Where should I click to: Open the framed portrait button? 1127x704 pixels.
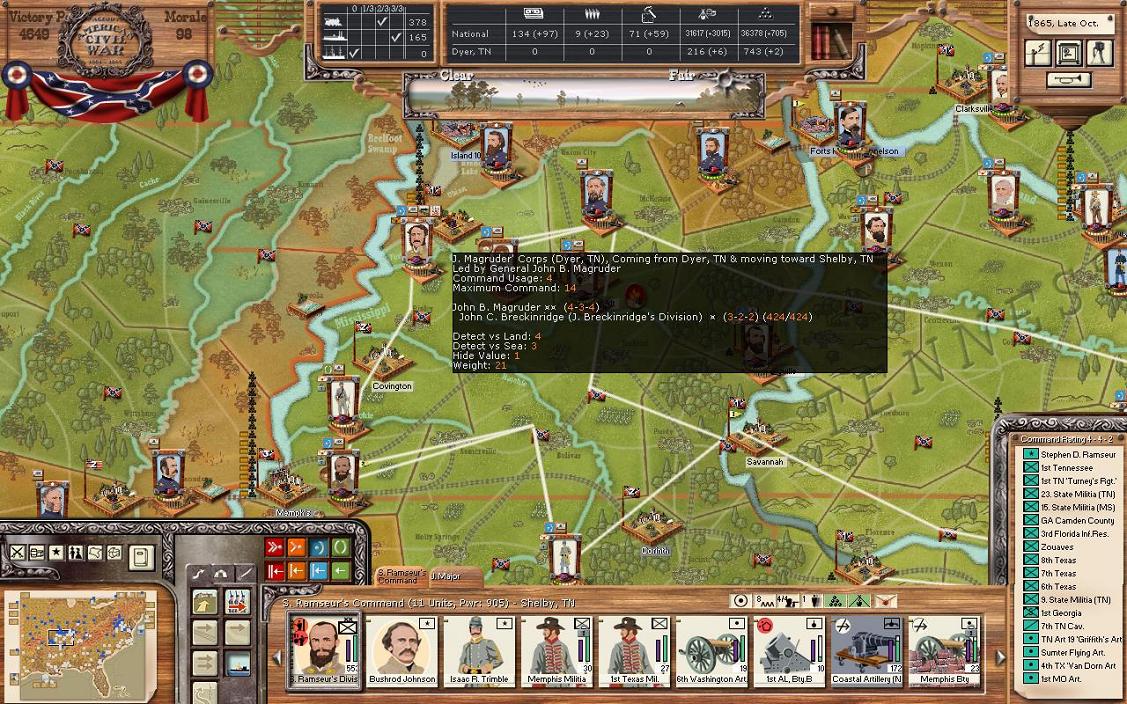[1068, 52]
